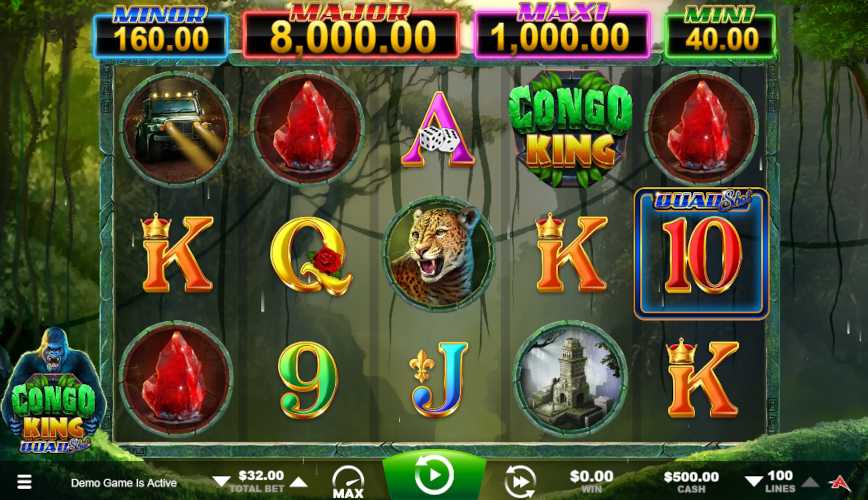This screenshot has width=868, height=500.
Task: Open the hamburger menu
Action: (x=24, y=482)
